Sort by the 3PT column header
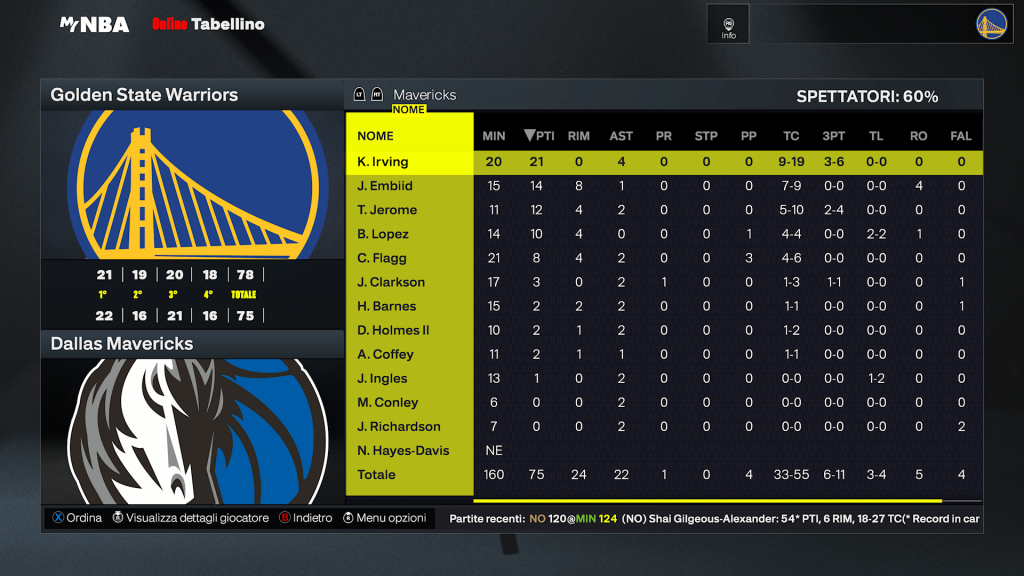This screenshot has width=1024, height=576. point(833,136)
